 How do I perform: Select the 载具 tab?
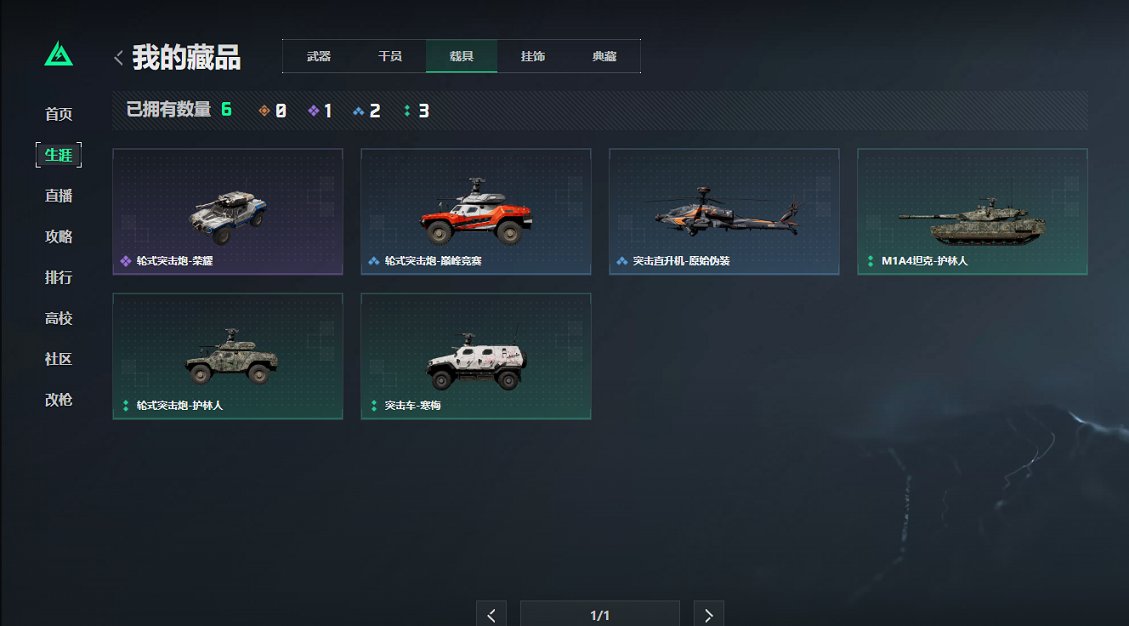461,56
